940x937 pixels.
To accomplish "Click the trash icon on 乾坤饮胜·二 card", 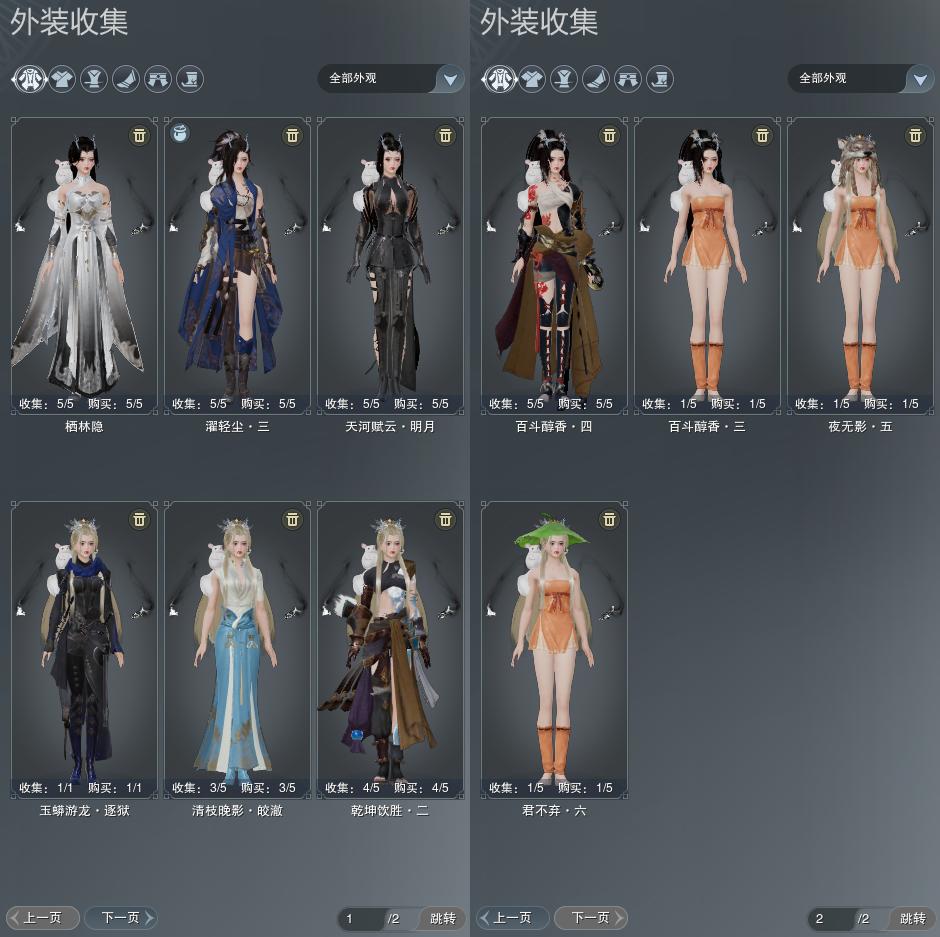I will 446,519.
